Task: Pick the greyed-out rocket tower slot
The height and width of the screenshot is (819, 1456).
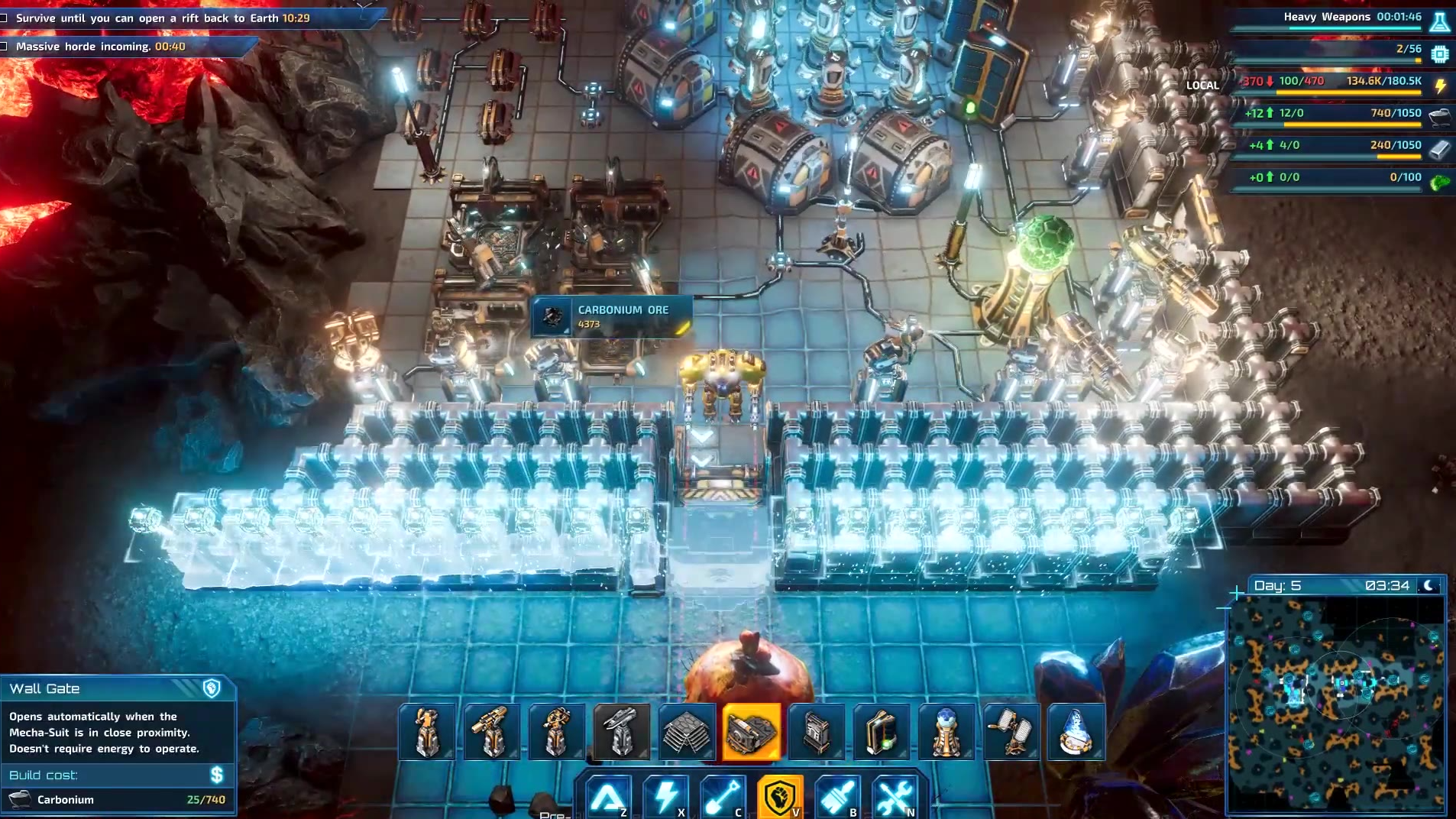Action: pyautogui.click(x=622, y=732)
